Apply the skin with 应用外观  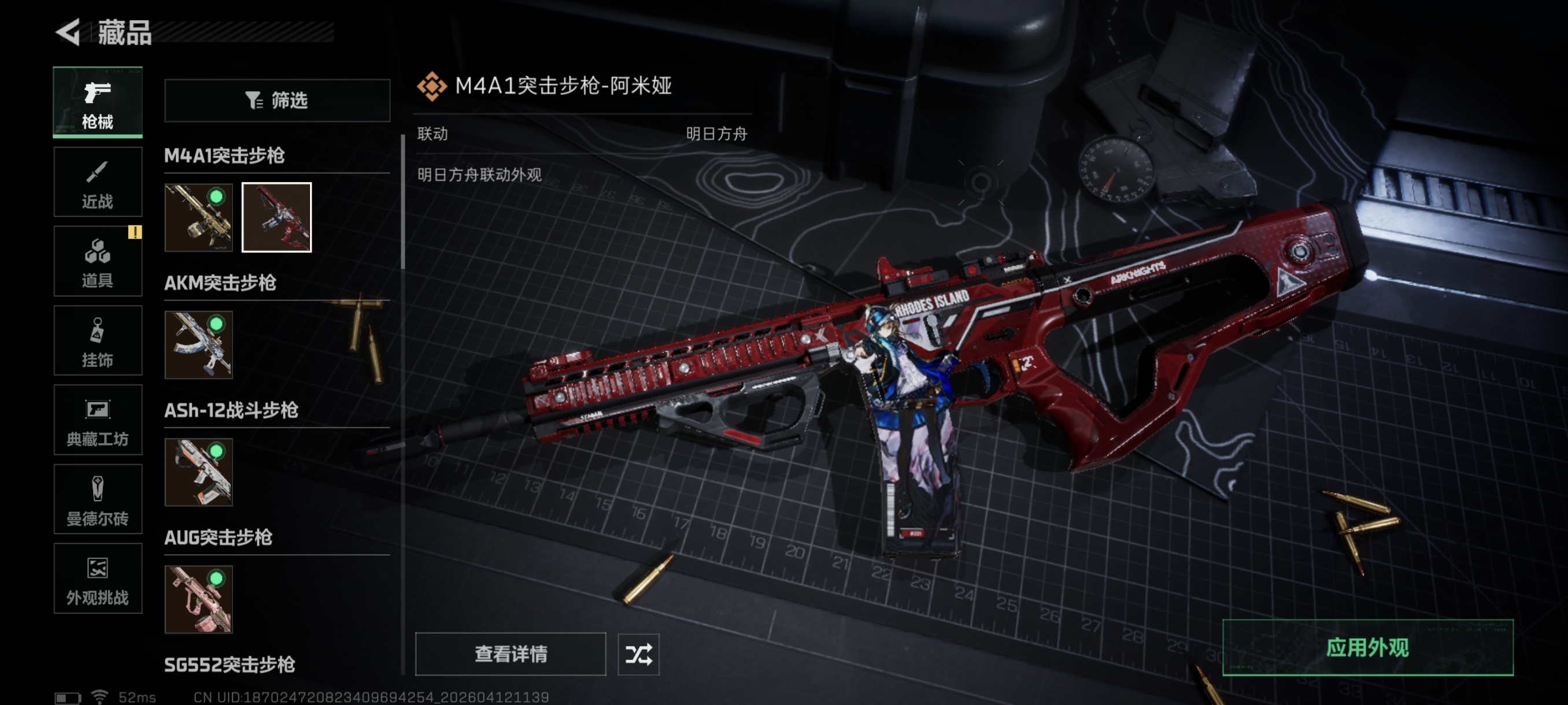[1367, 648]
